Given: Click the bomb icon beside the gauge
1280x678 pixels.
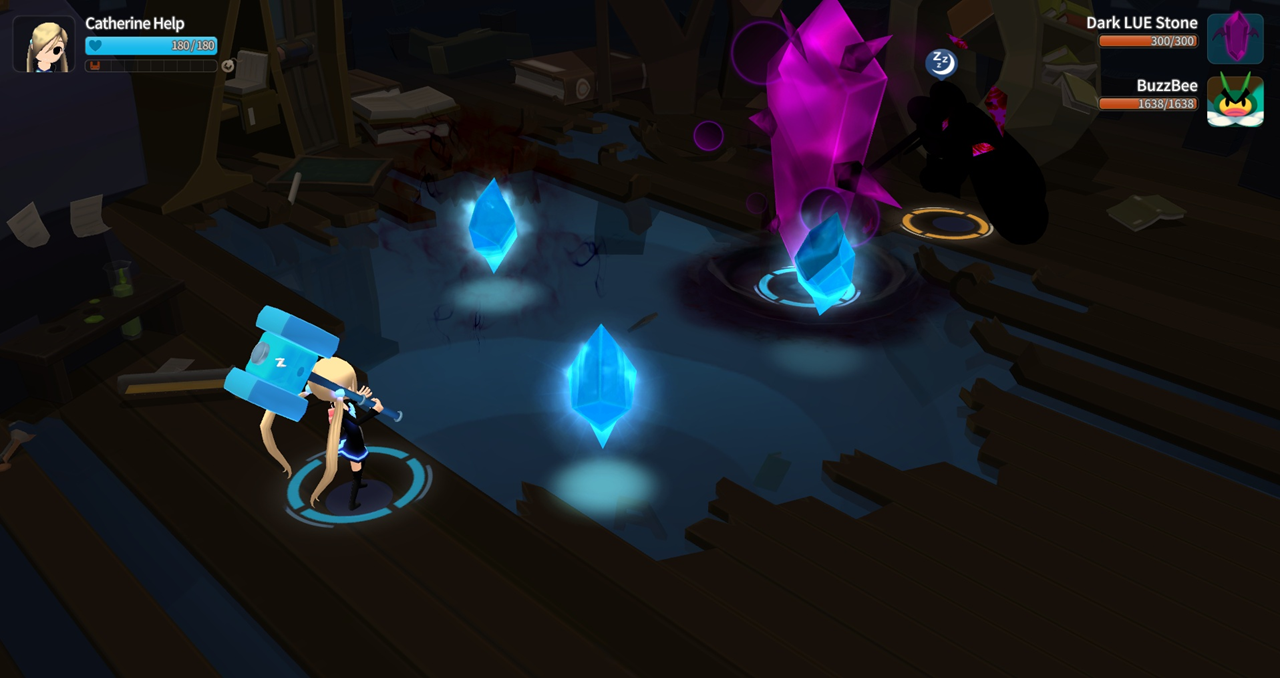Looking at the screenshot, I should pyautogui.click(x=228, y=66).
